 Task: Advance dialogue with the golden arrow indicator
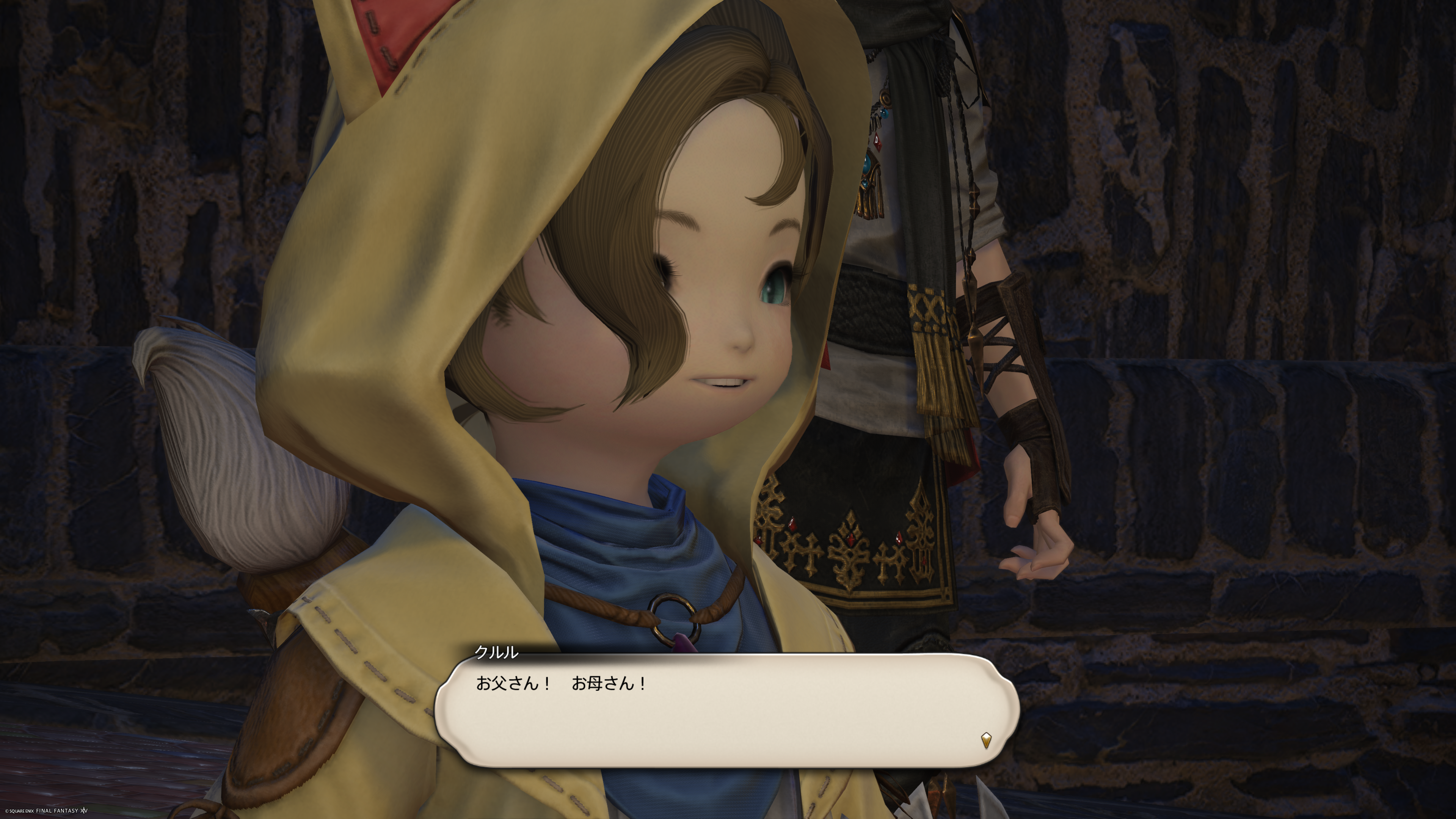pyautogui.click(x=986, y=740)
